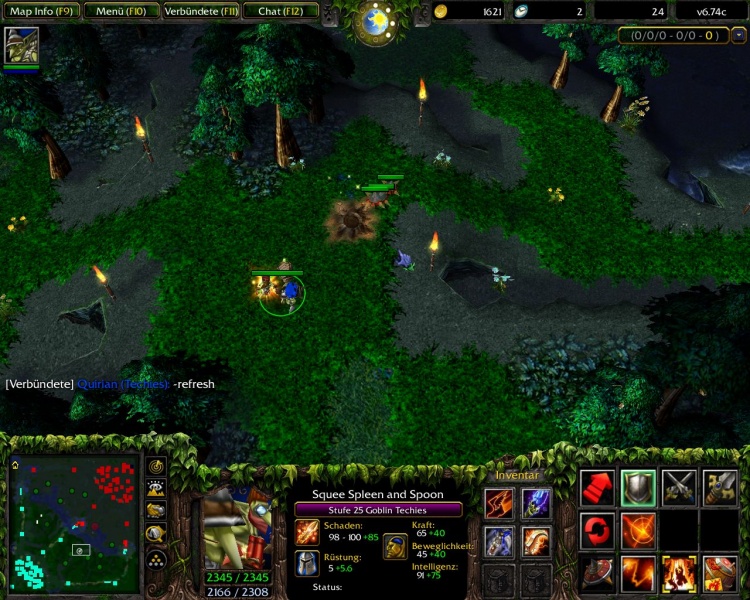
Task: Select the Goblin Techies hero icon
Action: [x=20, y=46]
